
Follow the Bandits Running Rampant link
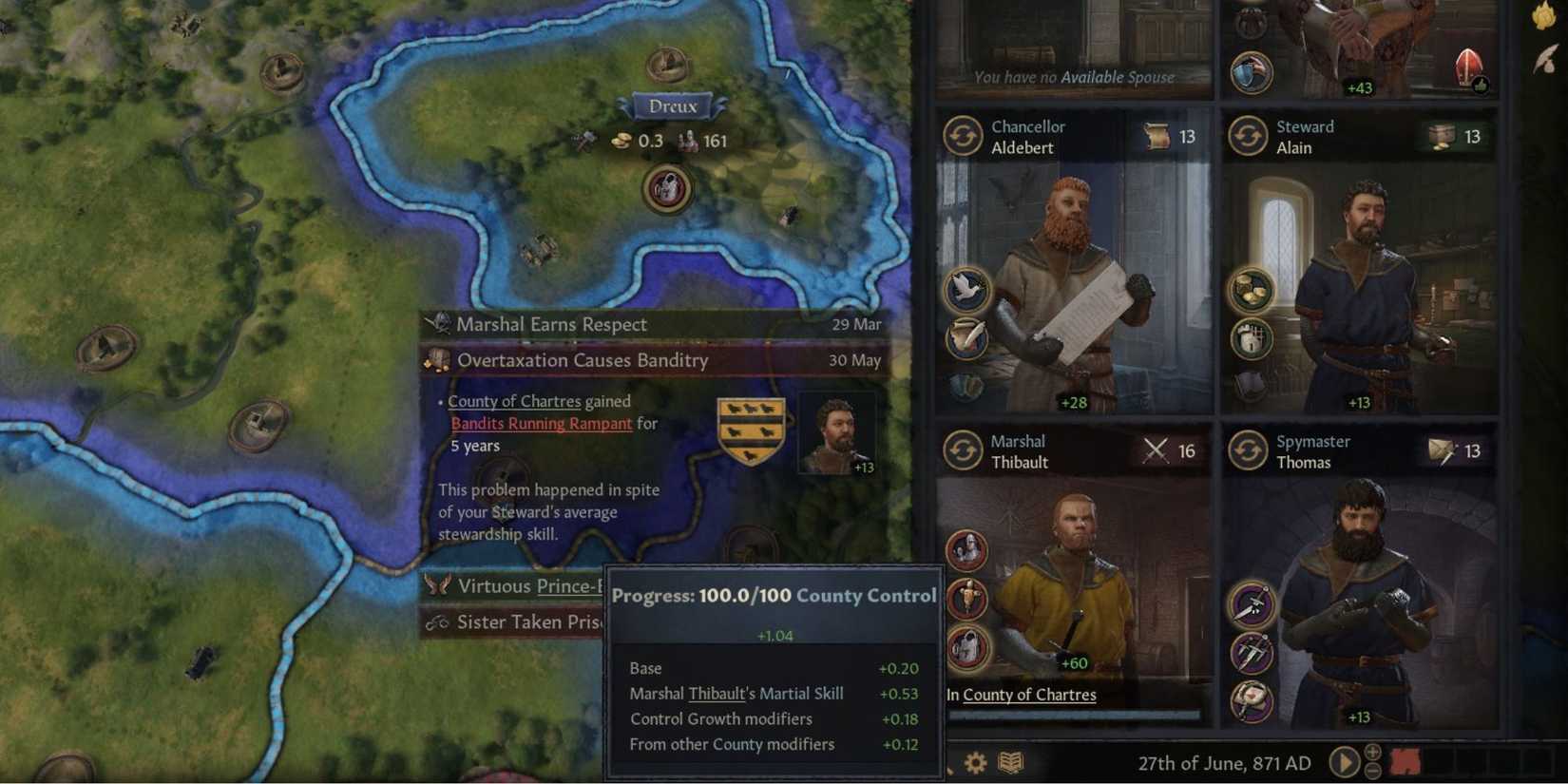(x=542, y=423)
